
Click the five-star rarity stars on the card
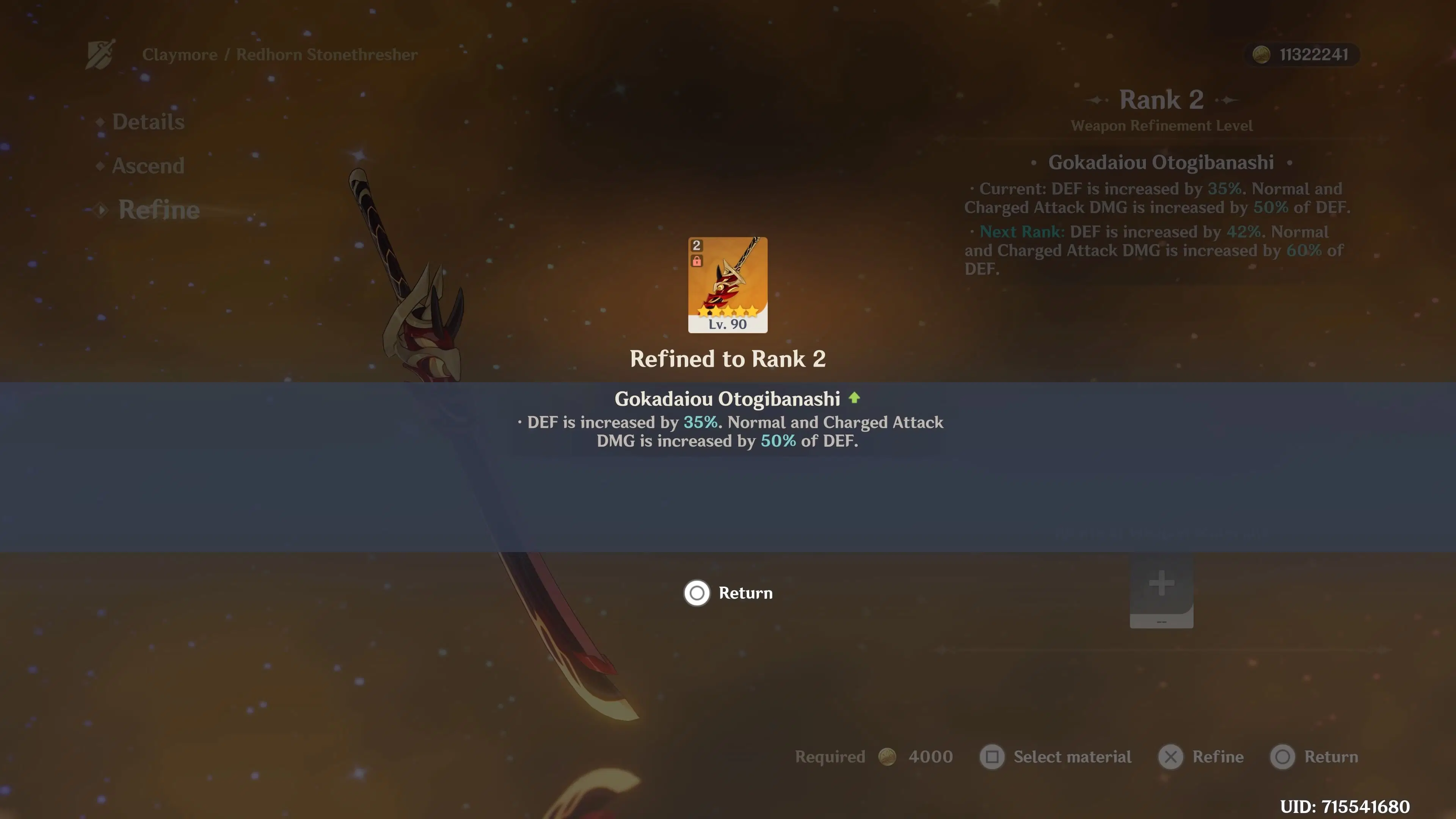pyautogui.click(x=728, y=310)
